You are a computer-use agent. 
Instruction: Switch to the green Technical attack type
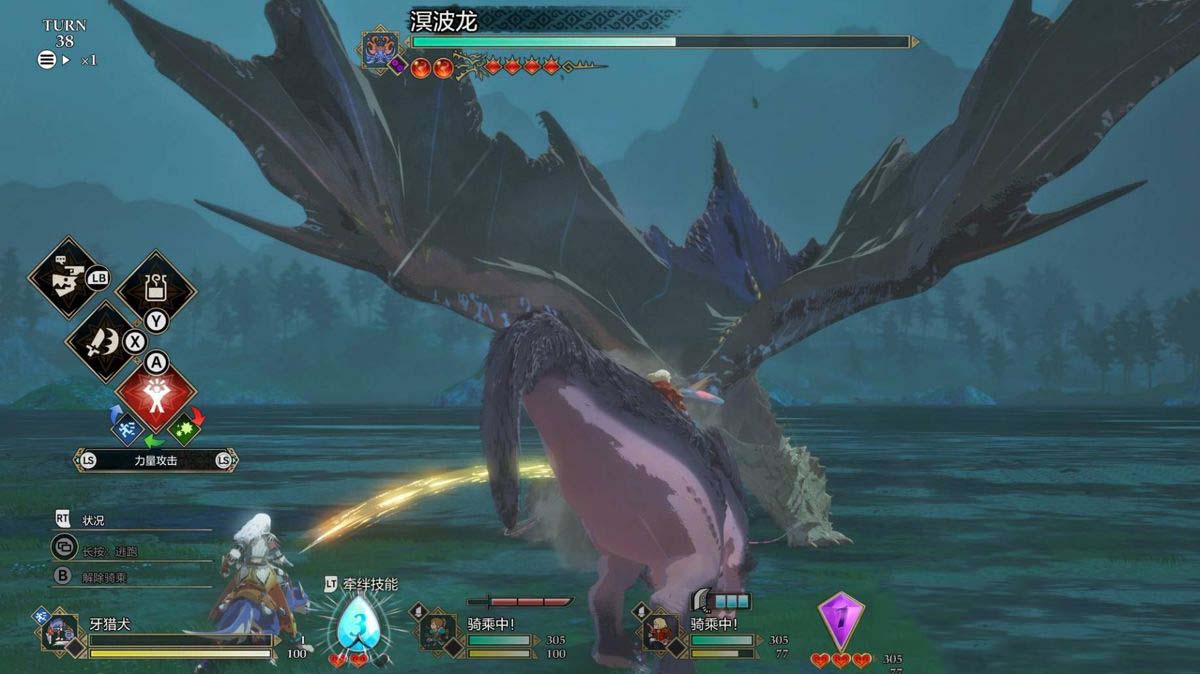click(185, 429)
